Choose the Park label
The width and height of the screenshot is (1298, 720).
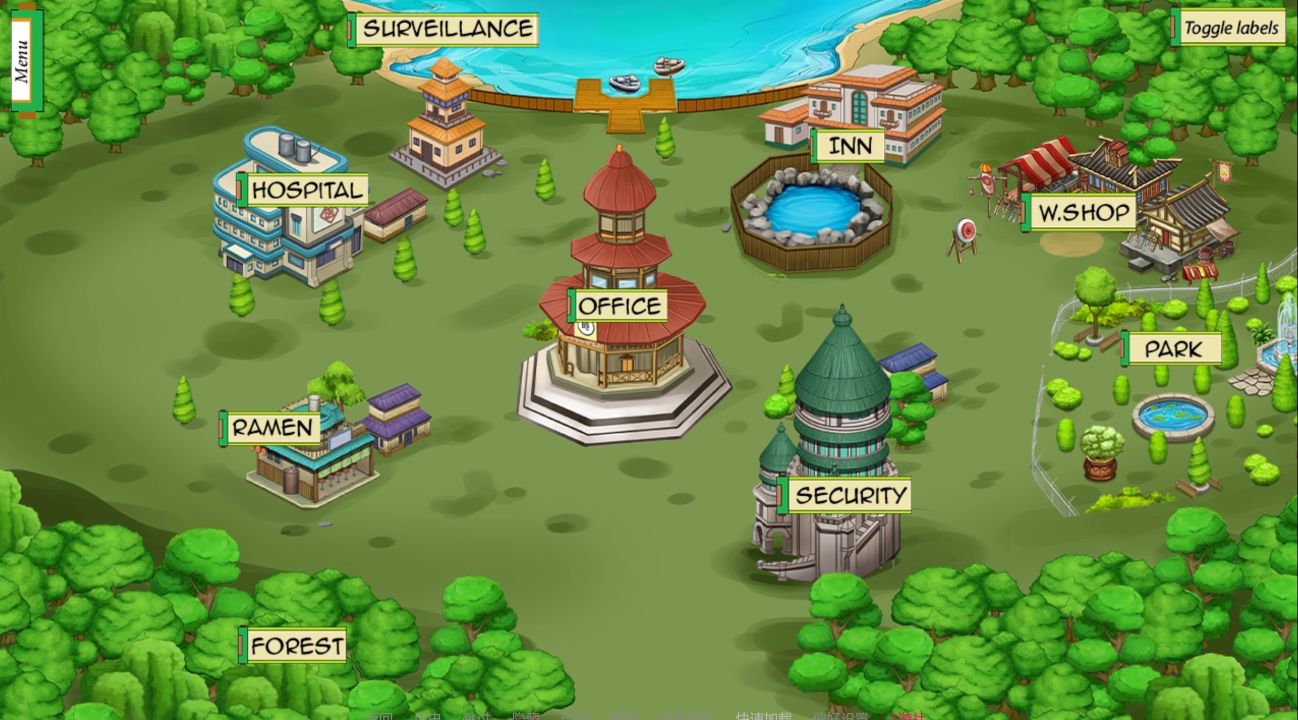tap(1173, 349)
